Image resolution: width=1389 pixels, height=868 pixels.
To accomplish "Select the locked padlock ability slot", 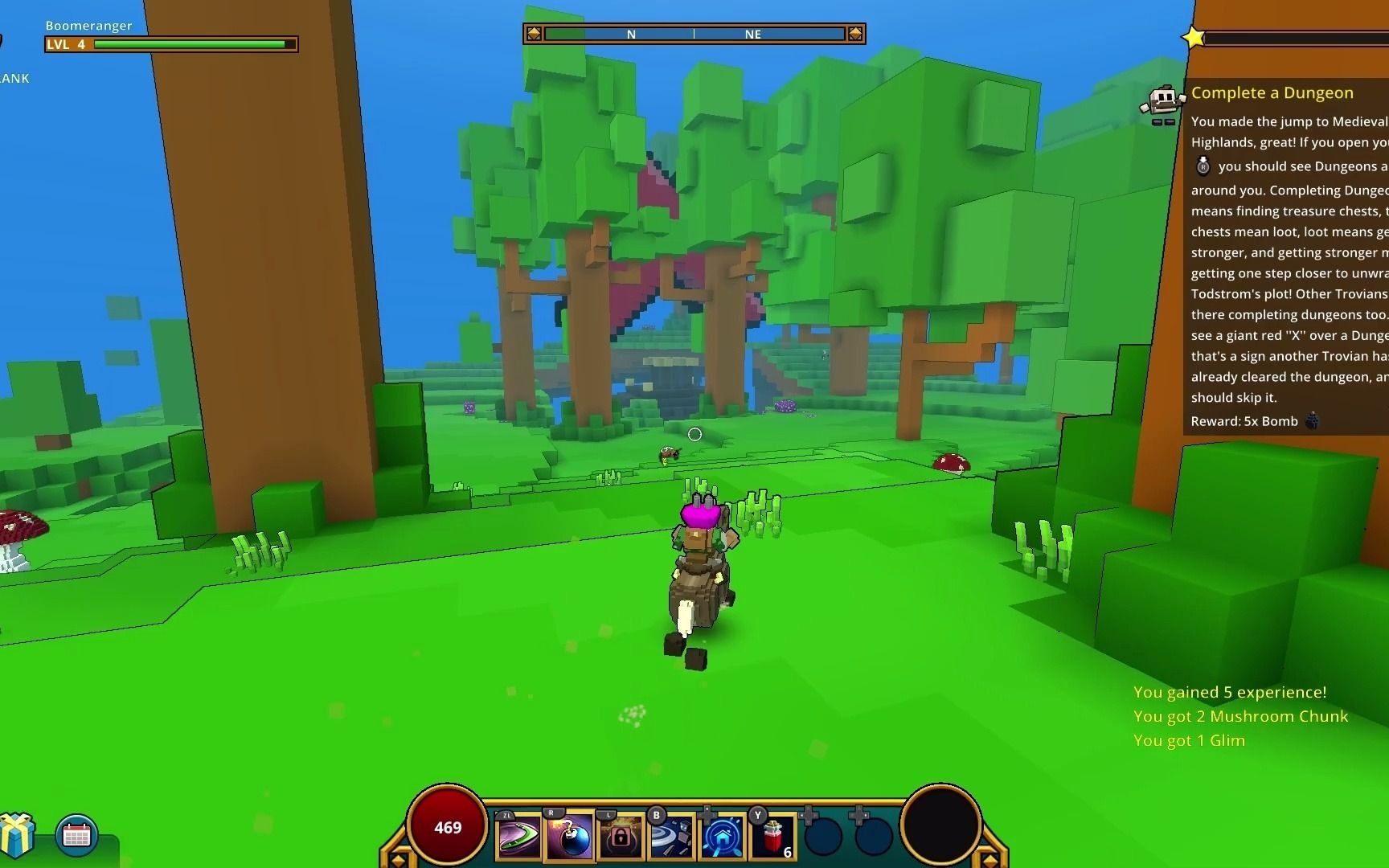I will [x=621, y=837].
